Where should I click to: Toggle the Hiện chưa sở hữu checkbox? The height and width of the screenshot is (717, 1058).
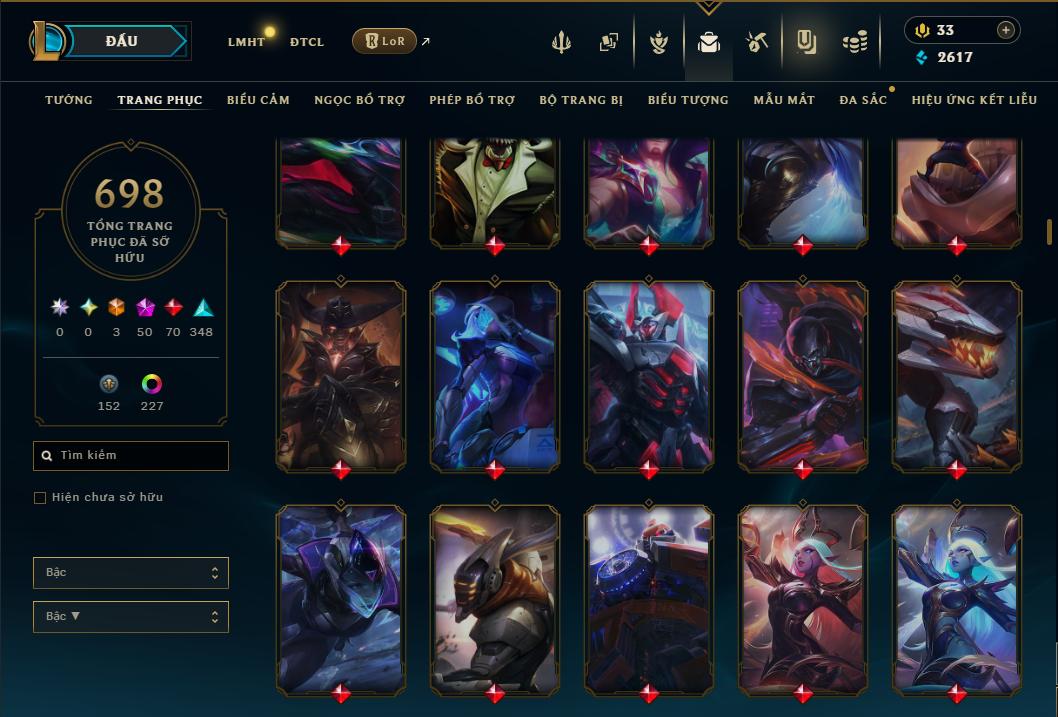40,498
